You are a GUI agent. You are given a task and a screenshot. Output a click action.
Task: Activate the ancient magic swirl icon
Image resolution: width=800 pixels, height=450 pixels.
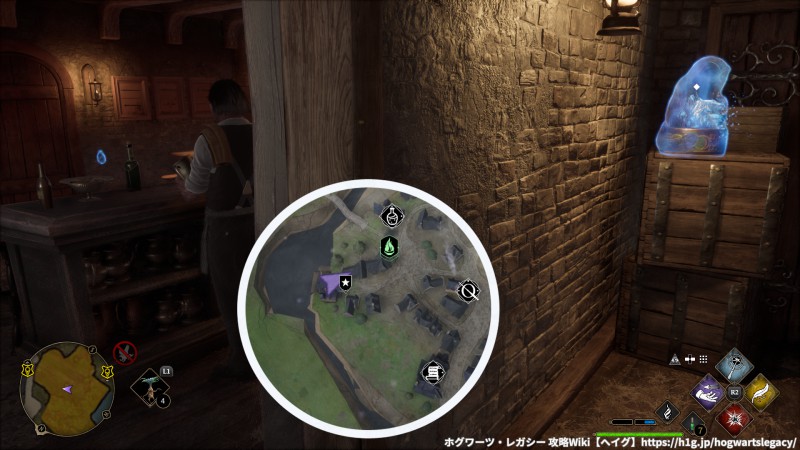pos(667,411)
